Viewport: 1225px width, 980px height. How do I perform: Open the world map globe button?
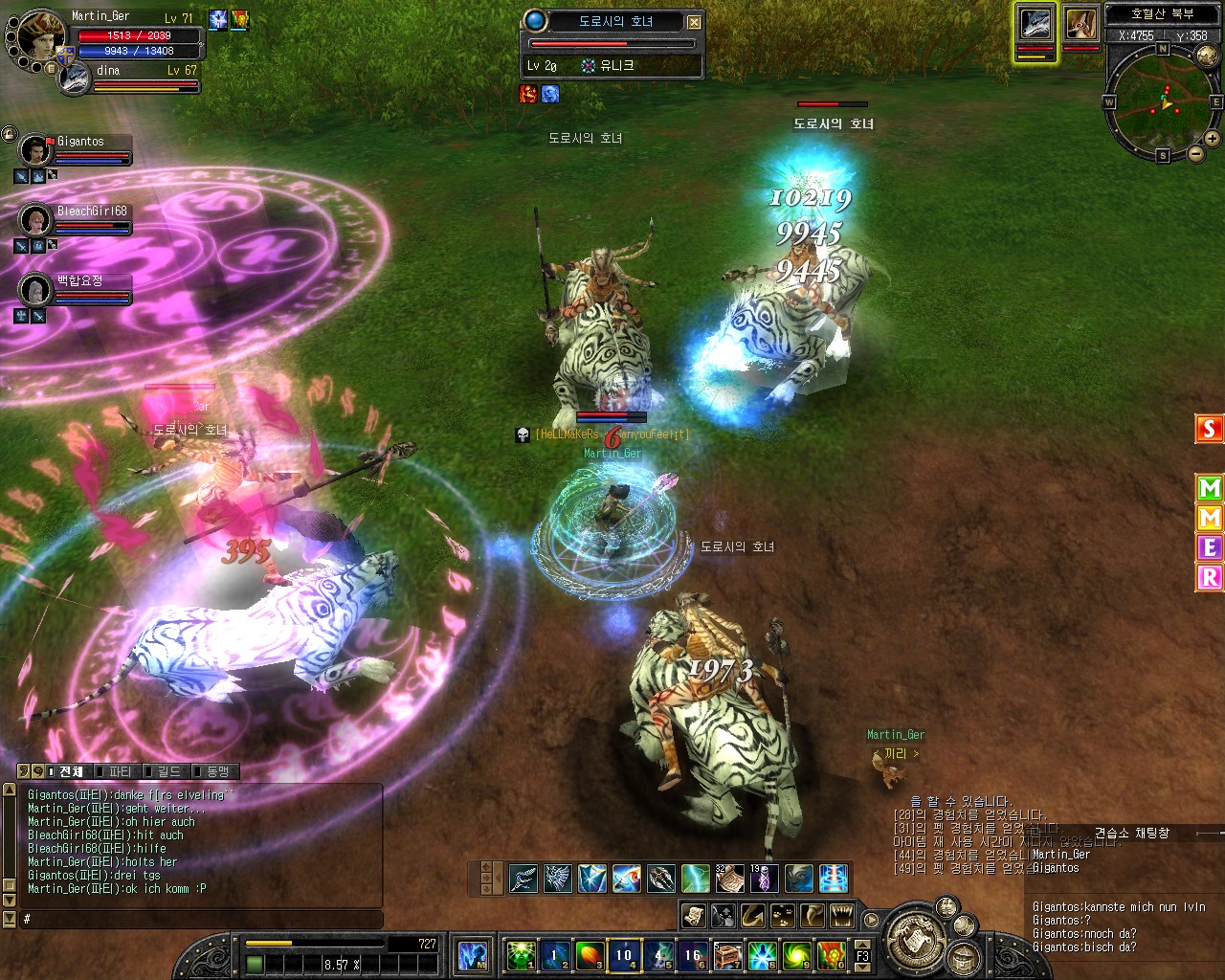point(1208,56)
